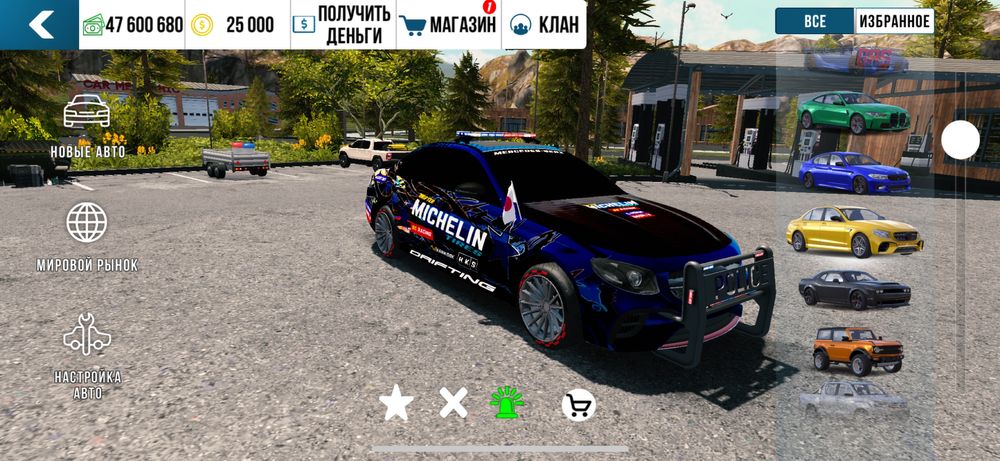Open the Получить Деньги offer
The image size is (1000, 461).
(x=341, y=24)
